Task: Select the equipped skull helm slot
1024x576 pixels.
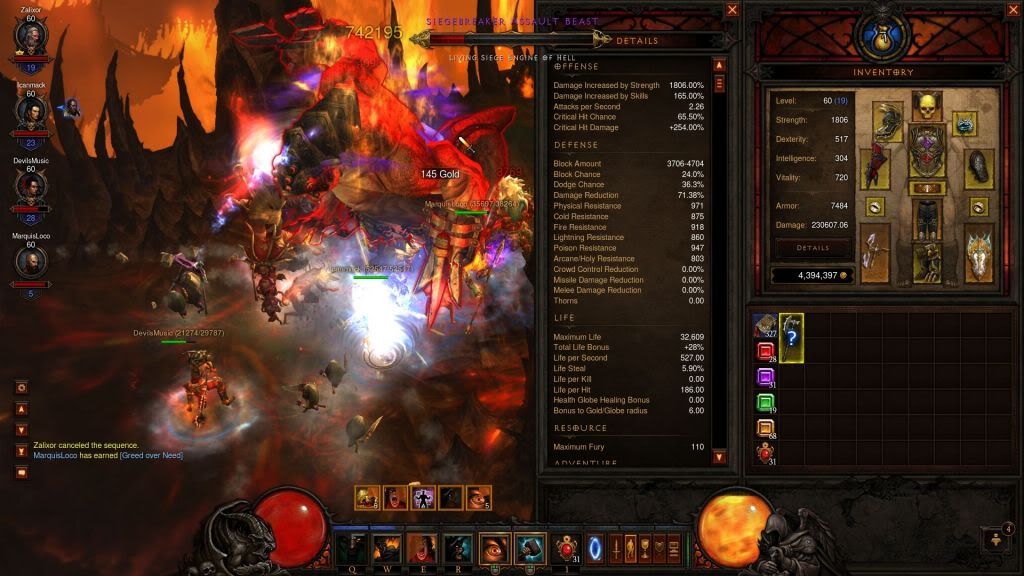Action: [926, 106]
